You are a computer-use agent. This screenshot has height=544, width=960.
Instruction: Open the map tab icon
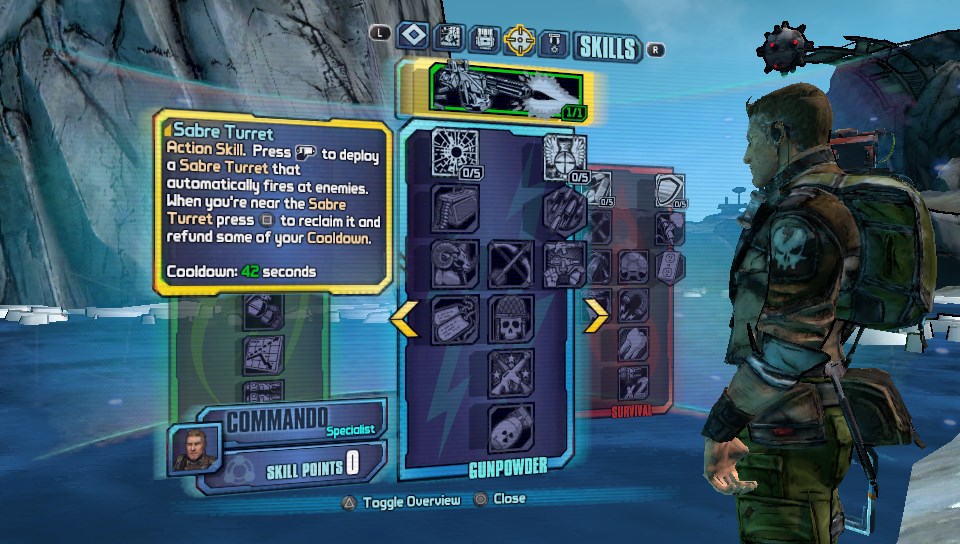[x=449, y=38]
